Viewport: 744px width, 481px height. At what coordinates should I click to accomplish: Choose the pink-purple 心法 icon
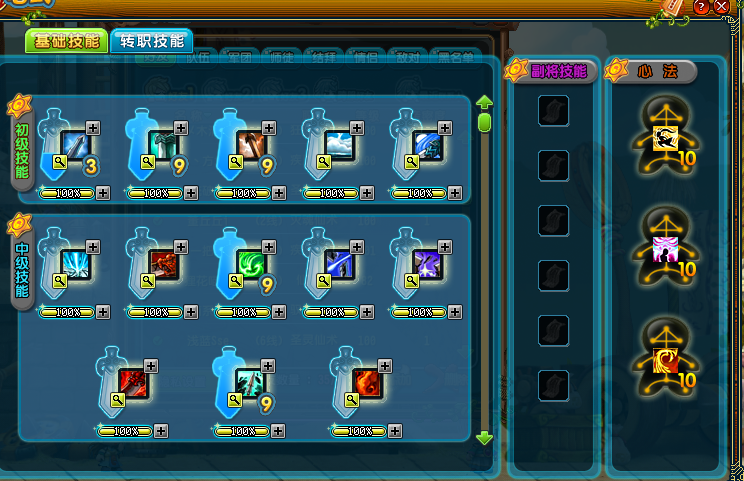[x=664, y=249]
